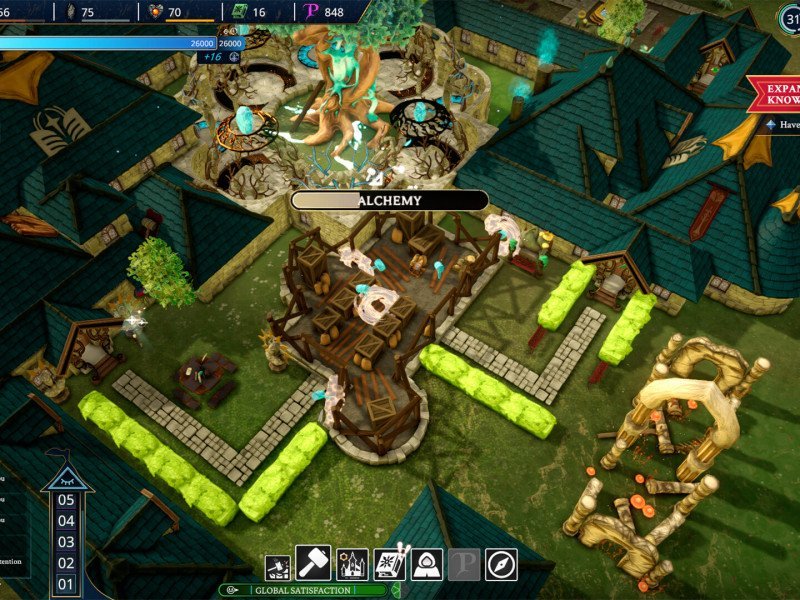This screenshot has width=800, height=600.
Task: Switch to floor 04 on the tower
Action: [66, 521]
